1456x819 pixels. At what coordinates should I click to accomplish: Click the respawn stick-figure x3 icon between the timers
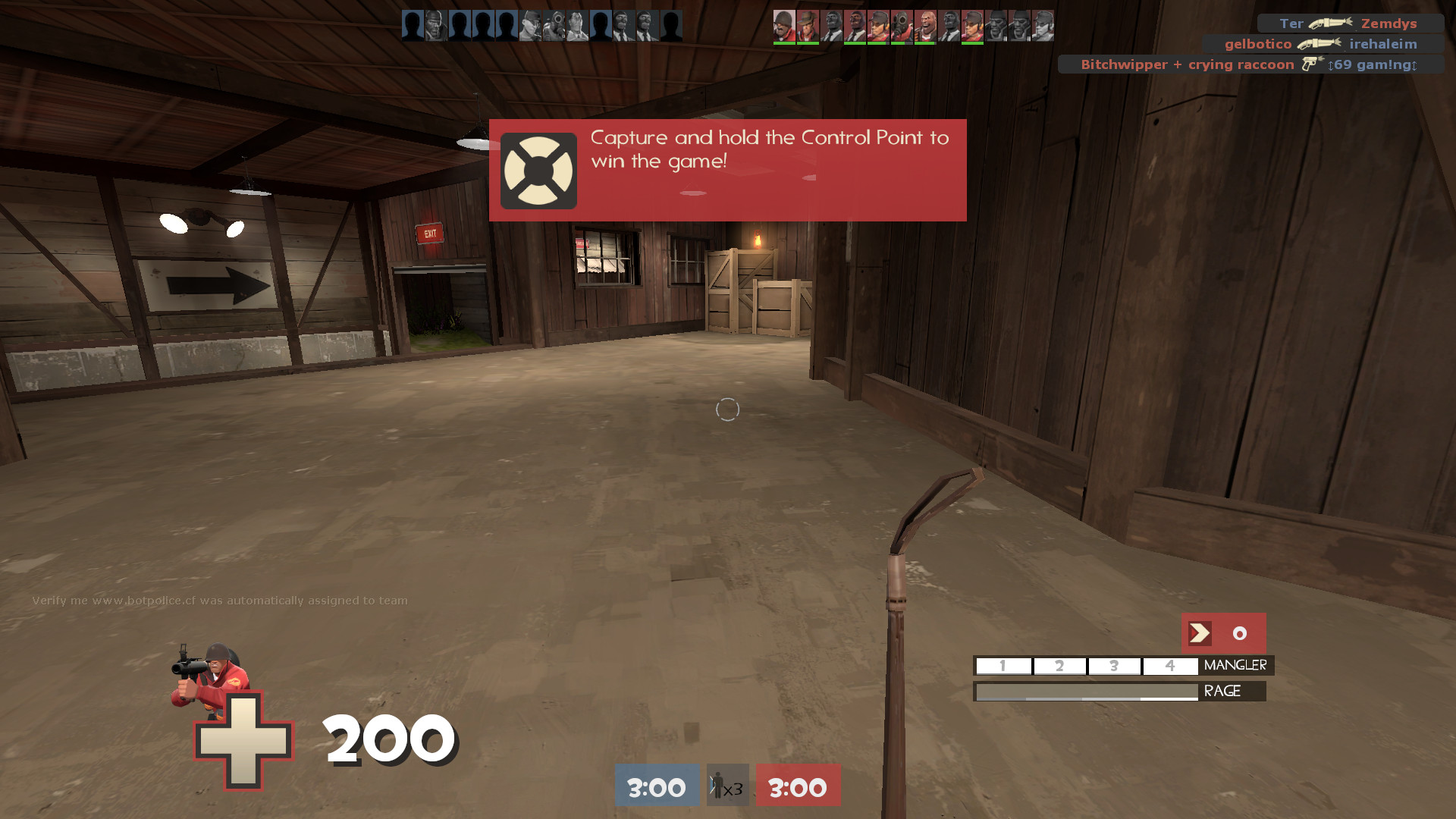(726, 786)
